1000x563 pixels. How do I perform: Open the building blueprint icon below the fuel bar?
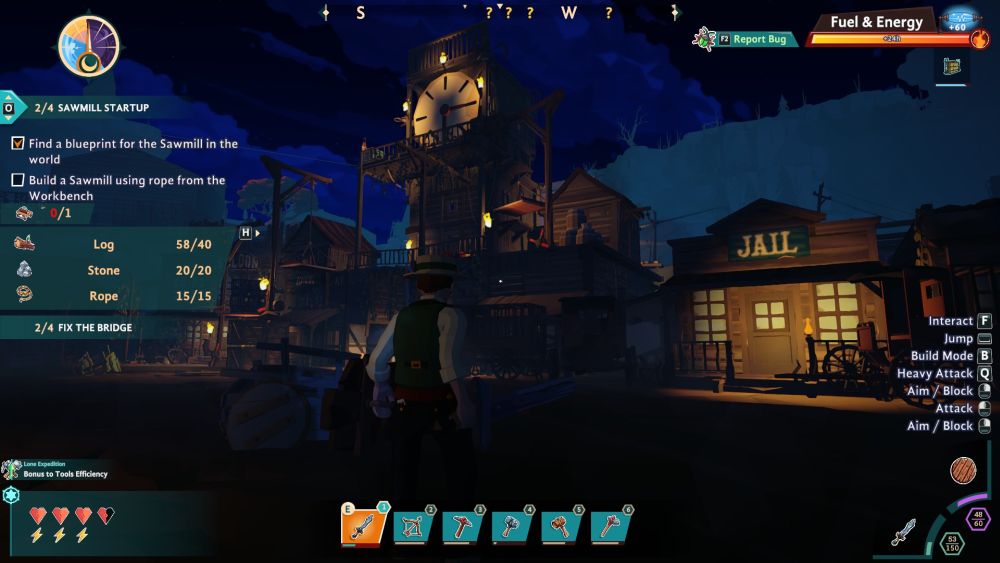click(951, 67)
